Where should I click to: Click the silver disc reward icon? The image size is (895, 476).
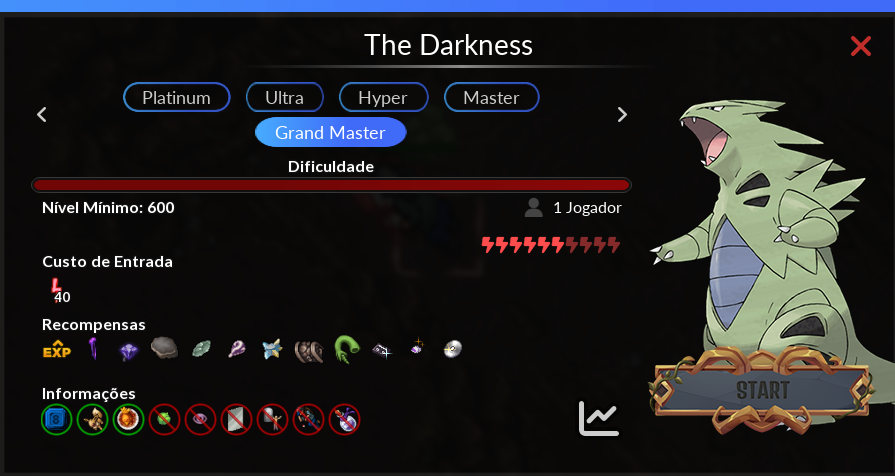coord(453,349)
